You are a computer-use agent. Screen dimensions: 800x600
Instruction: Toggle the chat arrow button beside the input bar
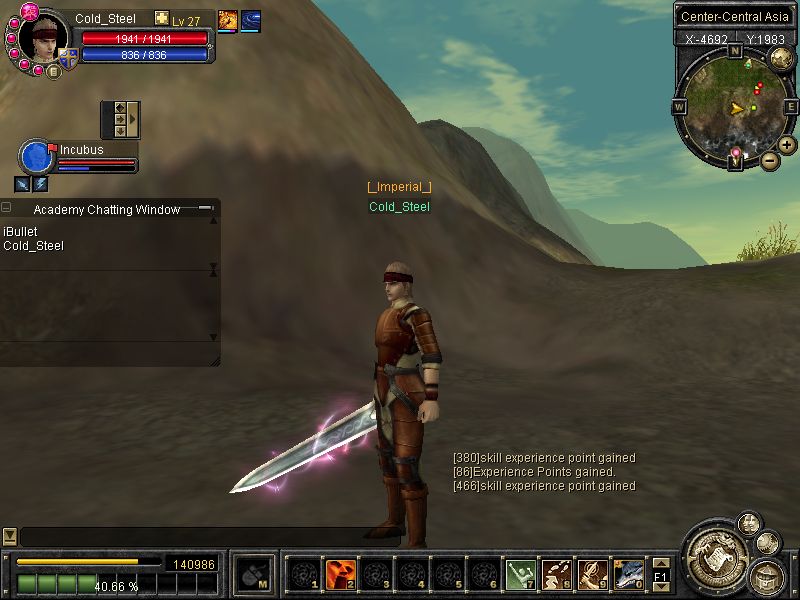click(9, 536)
